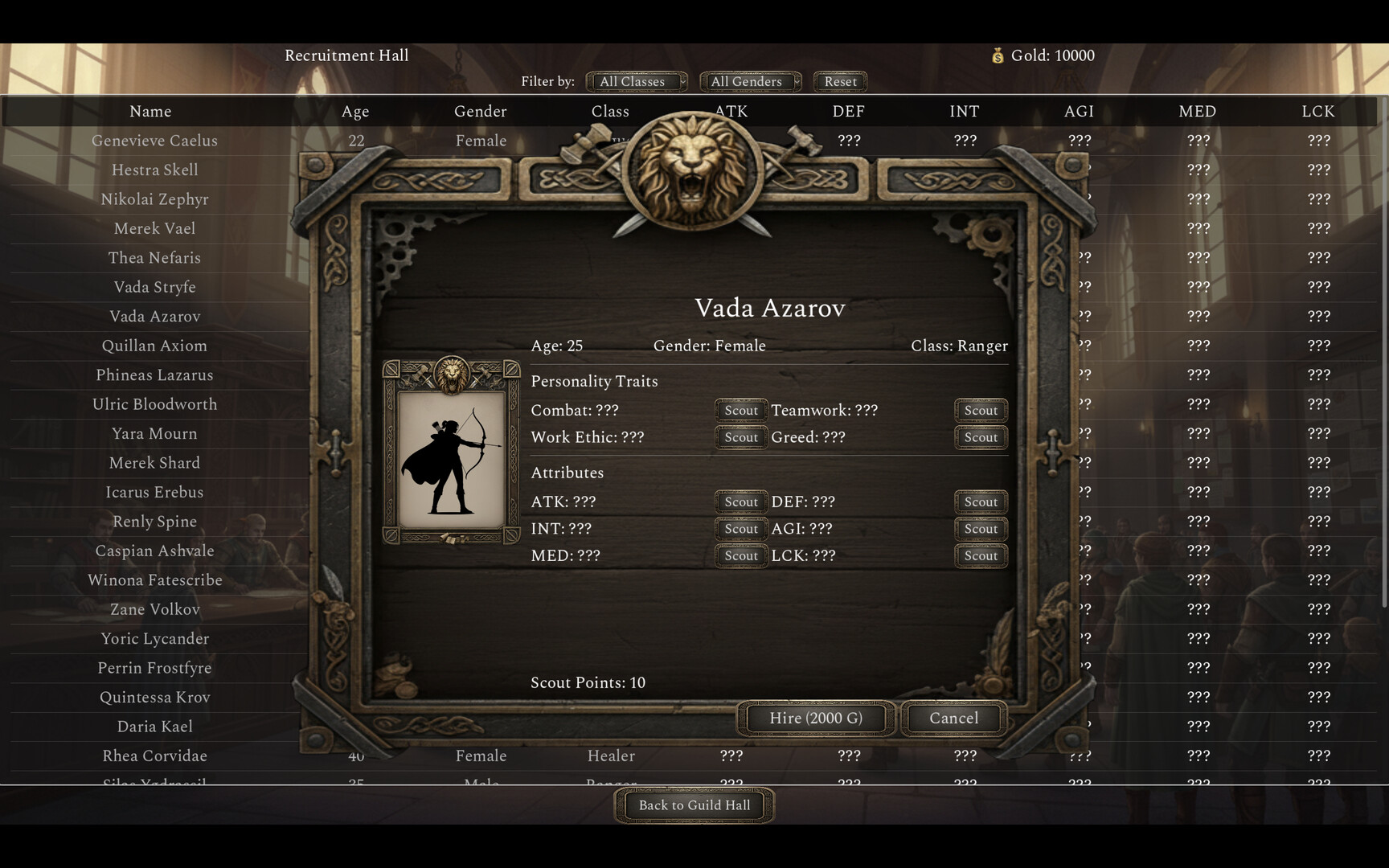This screenshot has width=1389, height=868.
Task: Click Reset to clear recruitment filters
Action: [839, 81]
